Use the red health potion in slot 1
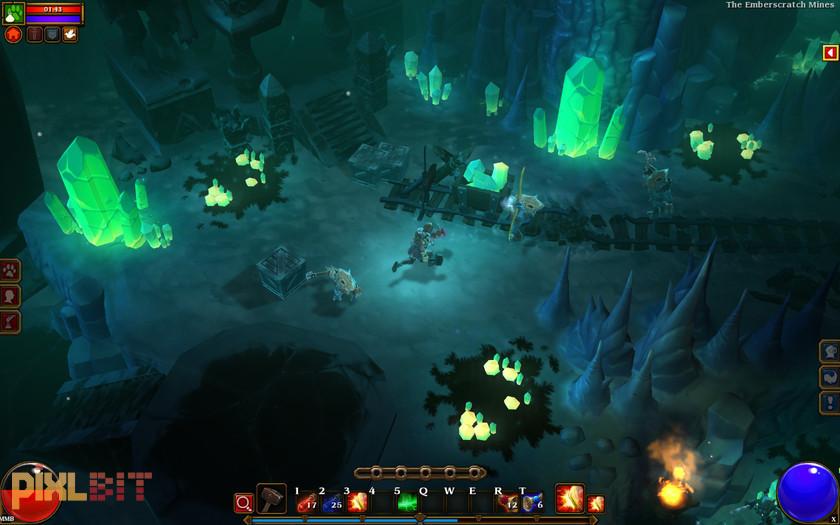840x525 pixels. pos(306,502)
